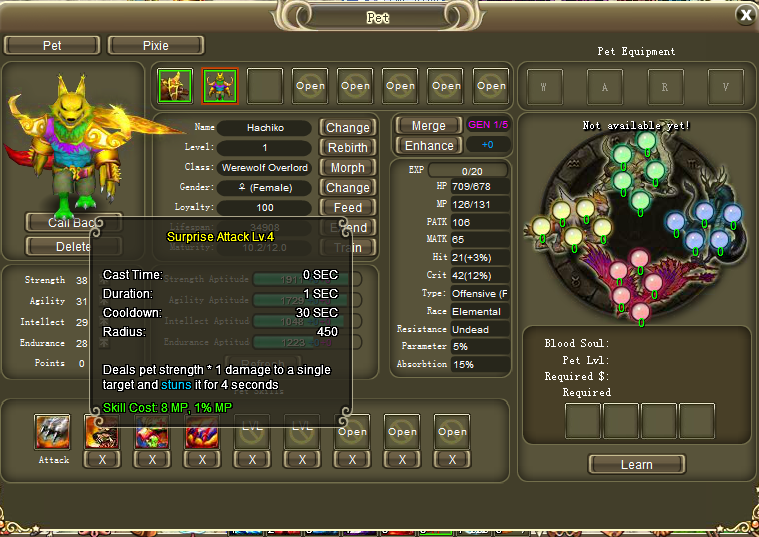
Task: Select the red-highlighted werewolf pet slot
Action: tap(220, 86)
